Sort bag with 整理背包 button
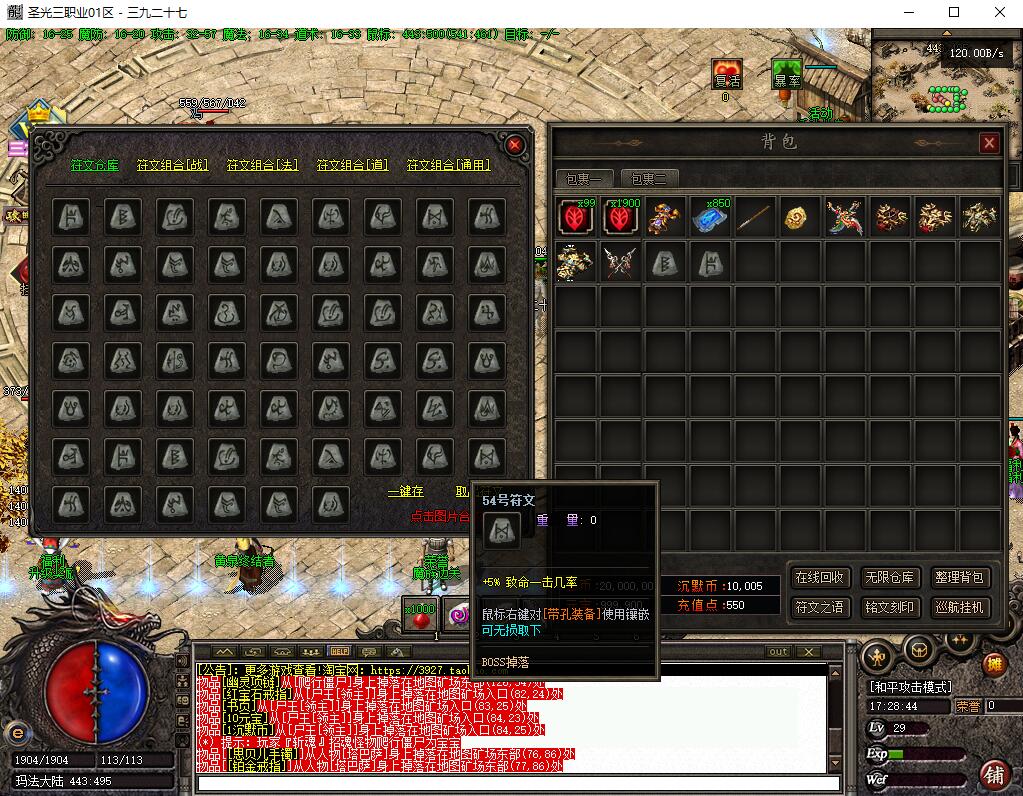 (x=960, y=578)
